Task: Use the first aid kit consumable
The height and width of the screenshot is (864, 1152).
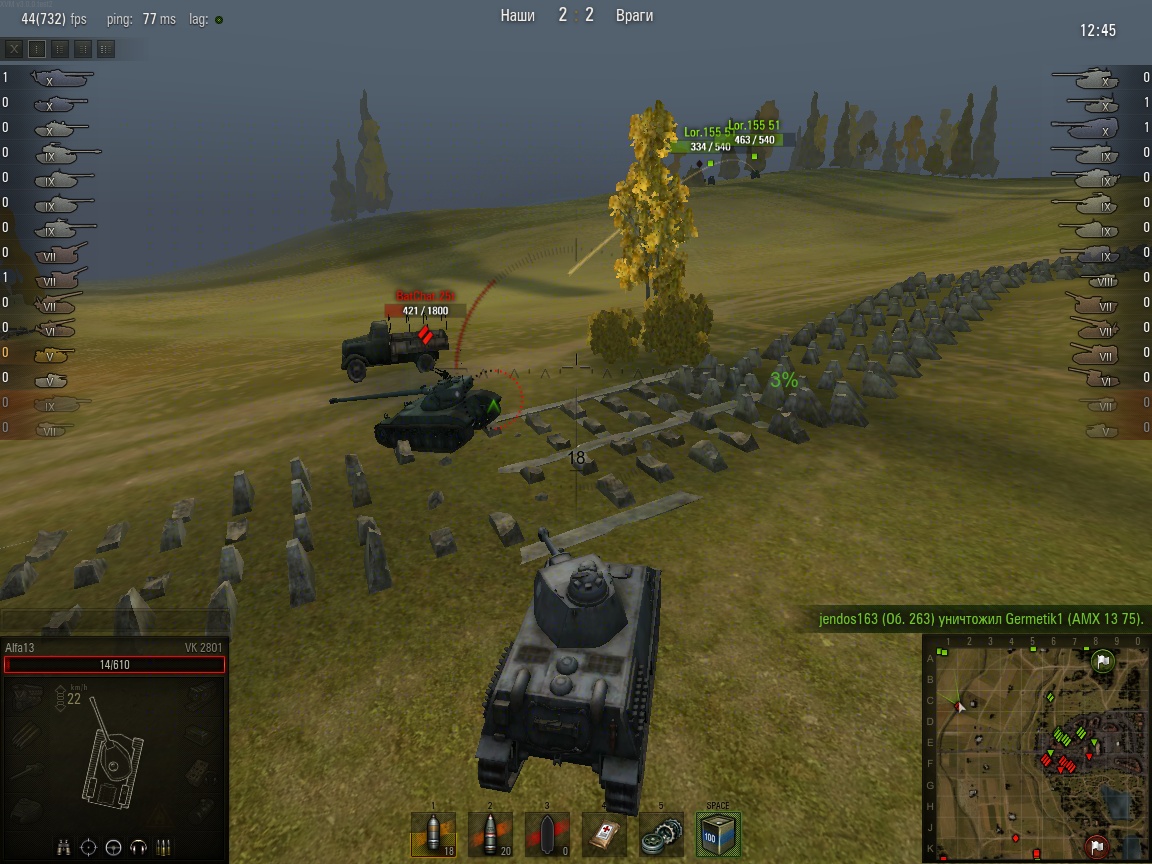Action: coord(604,834)
